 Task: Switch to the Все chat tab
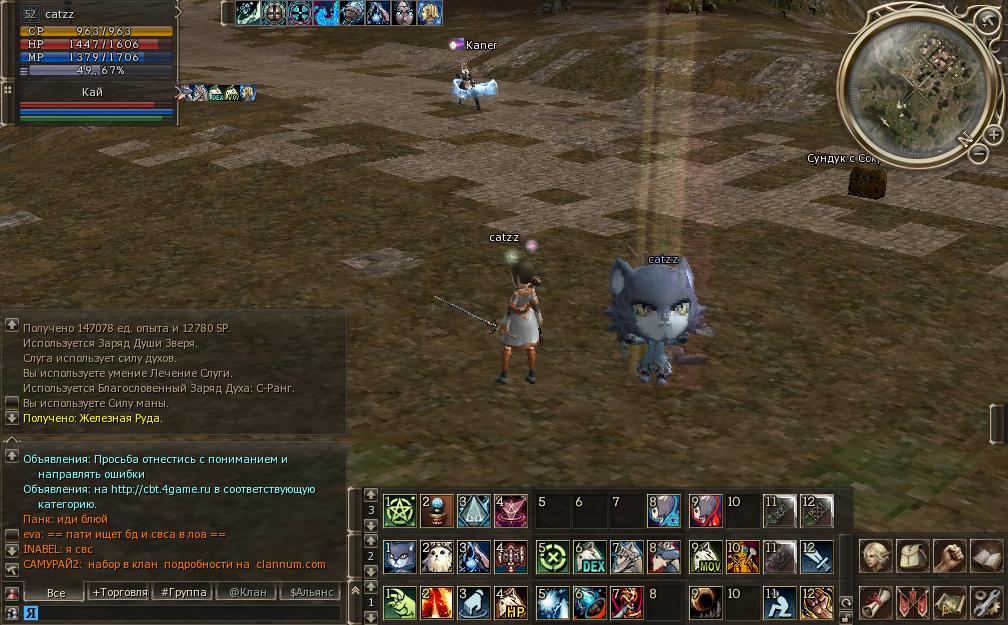[57, 593]
